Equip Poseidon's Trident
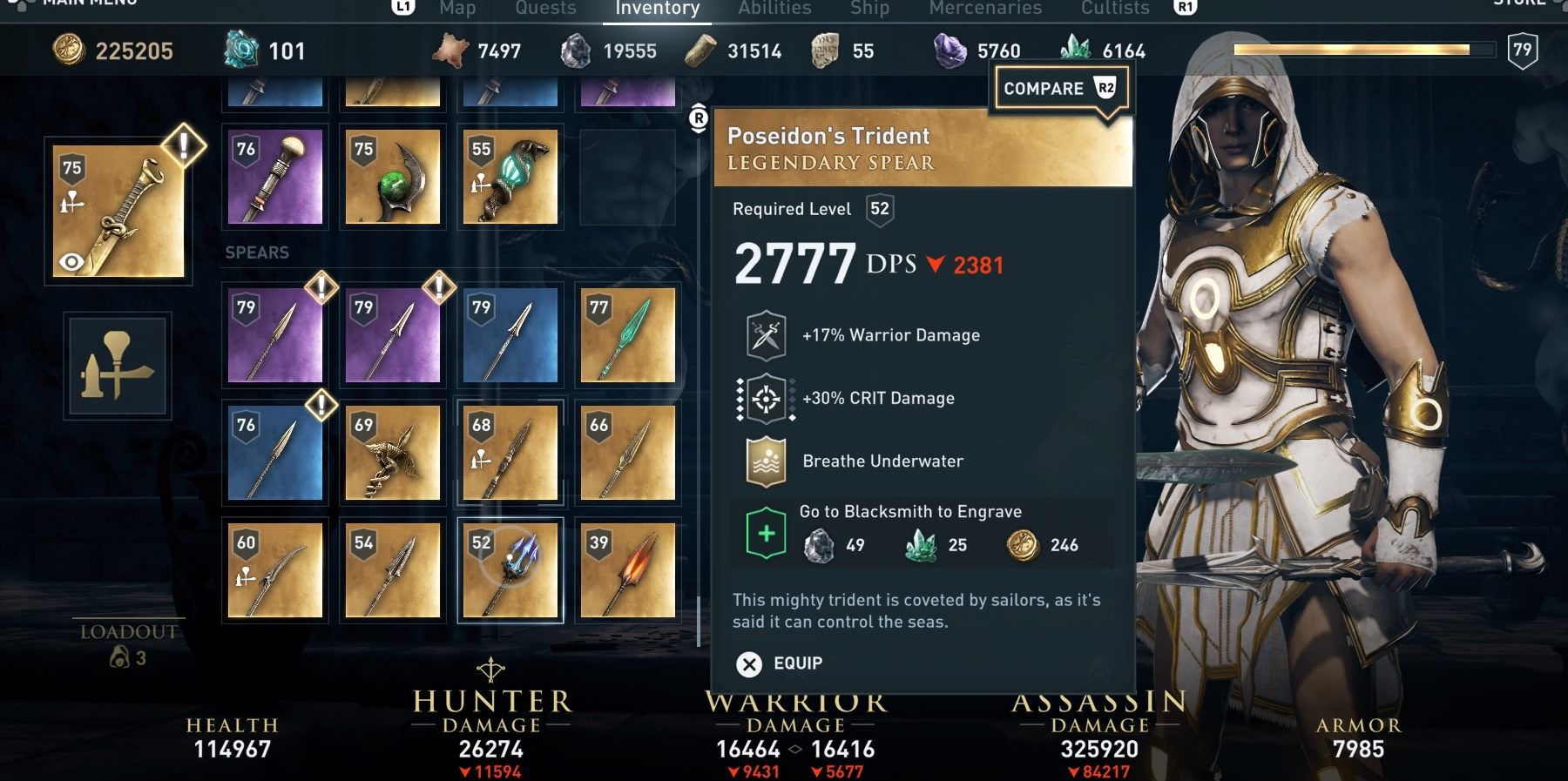The width and height of the screenshot is (1568, 781). 781,663
